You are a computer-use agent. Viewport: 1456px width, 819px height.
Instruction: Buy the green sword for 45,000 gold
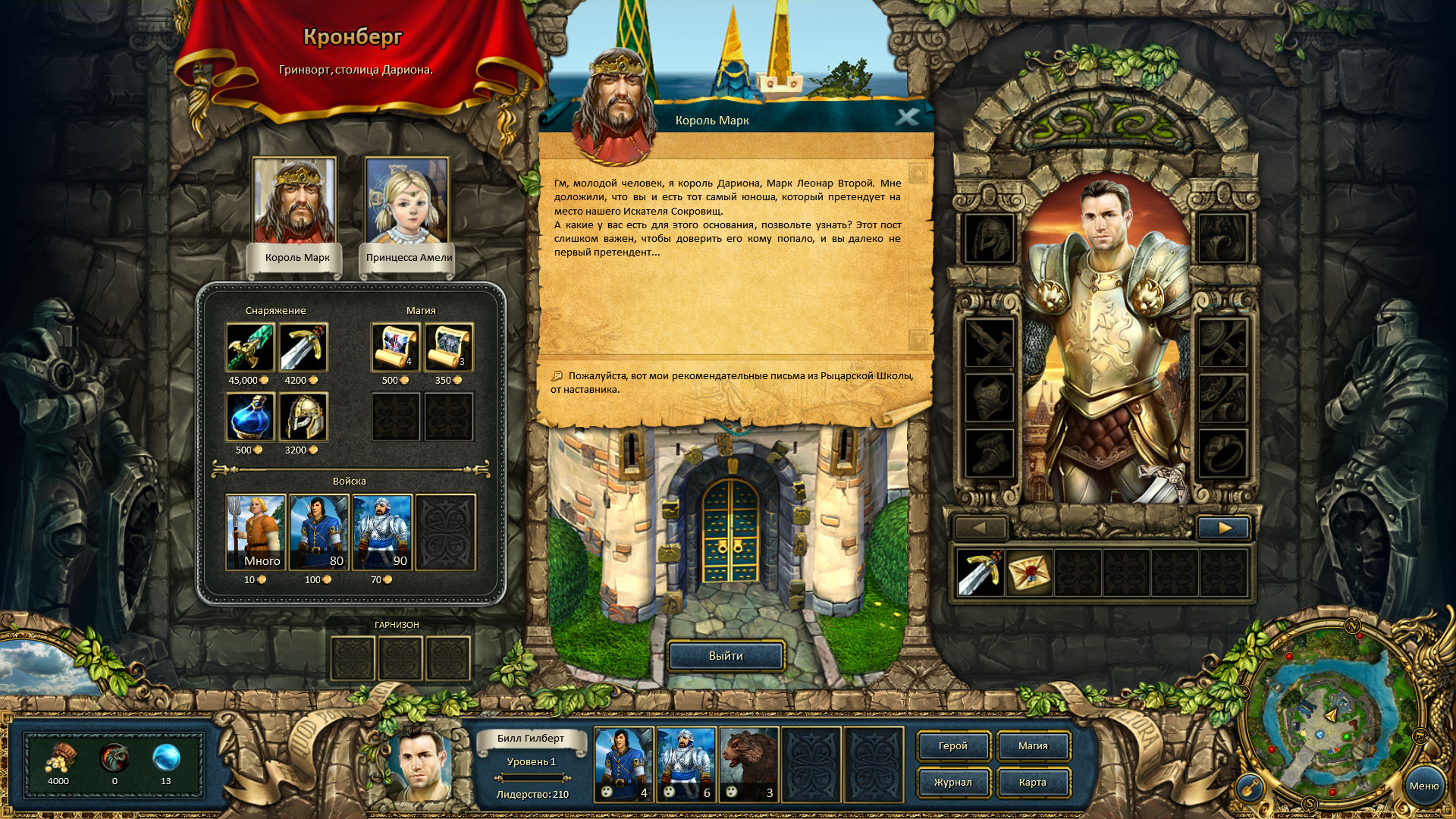point(249,347)
